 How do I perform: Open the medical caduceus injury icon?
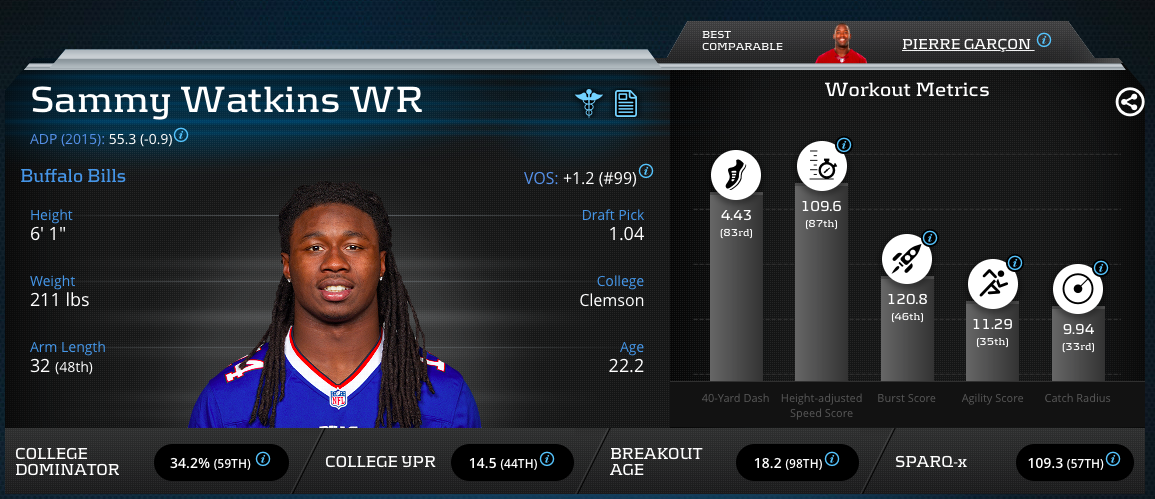[587, 103]
